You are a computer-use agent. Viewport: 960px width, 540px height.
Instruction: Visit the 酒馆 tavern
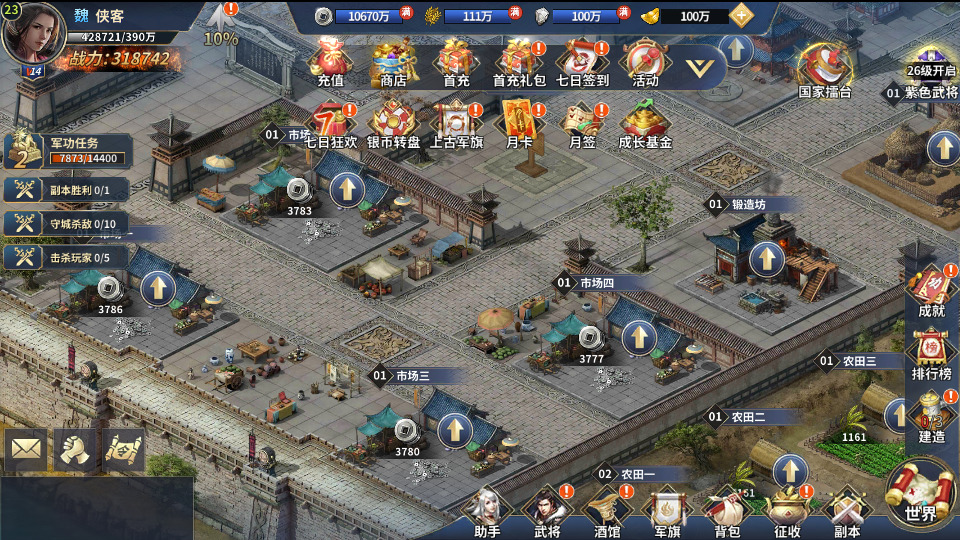point(607,510)
